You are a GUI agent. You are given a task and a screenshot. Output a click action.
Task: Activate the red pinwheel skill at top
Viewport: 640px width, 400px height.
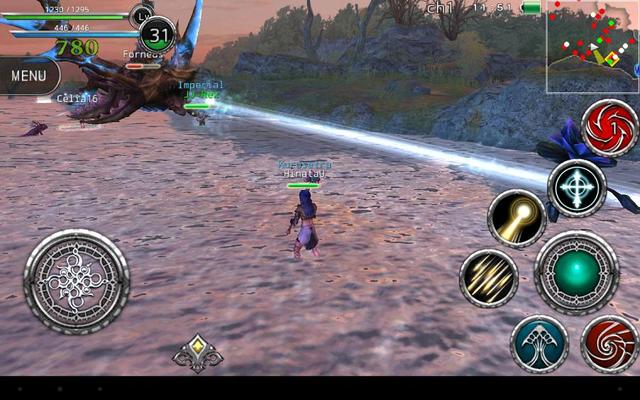pyautogui.click(x=609, y=128)
